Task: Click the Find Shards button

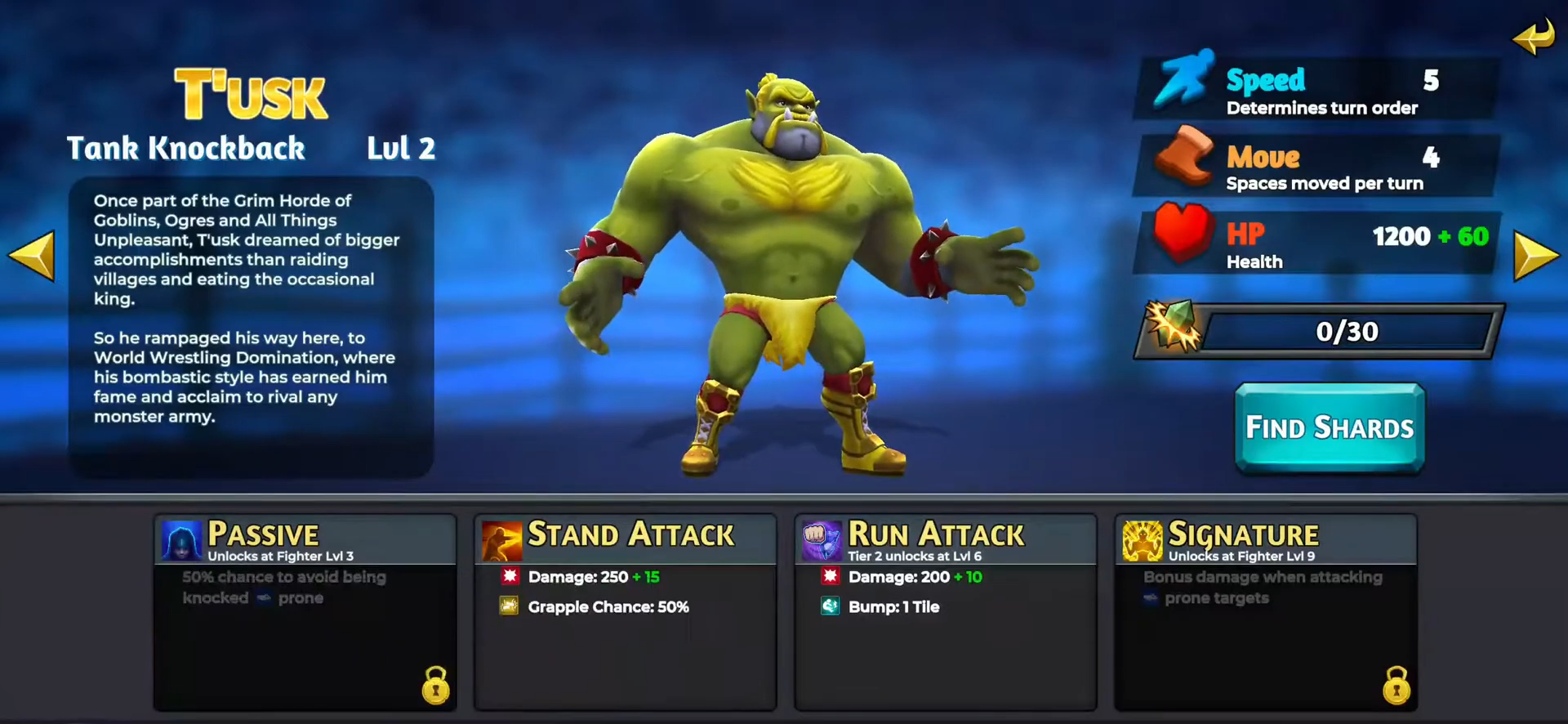Action: tap(1329, 427)
